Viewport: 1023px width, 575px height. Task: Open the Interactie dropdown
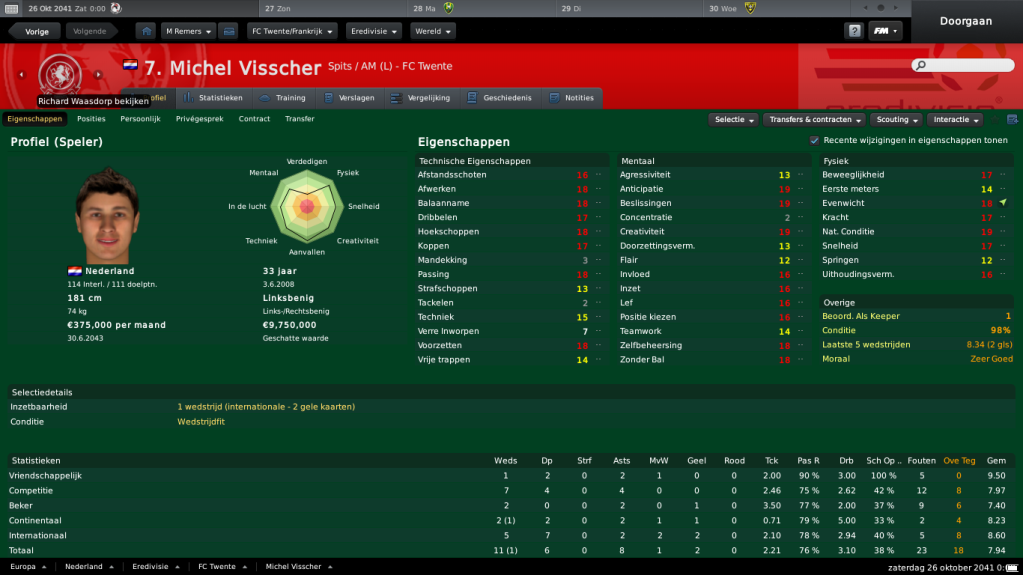coord(955,119)
